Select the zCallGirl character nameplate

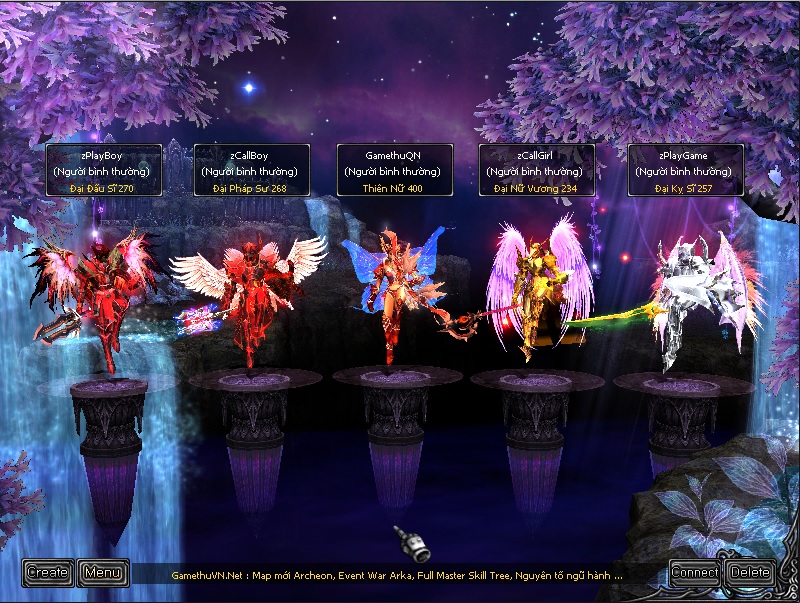(x=537, y=170)
